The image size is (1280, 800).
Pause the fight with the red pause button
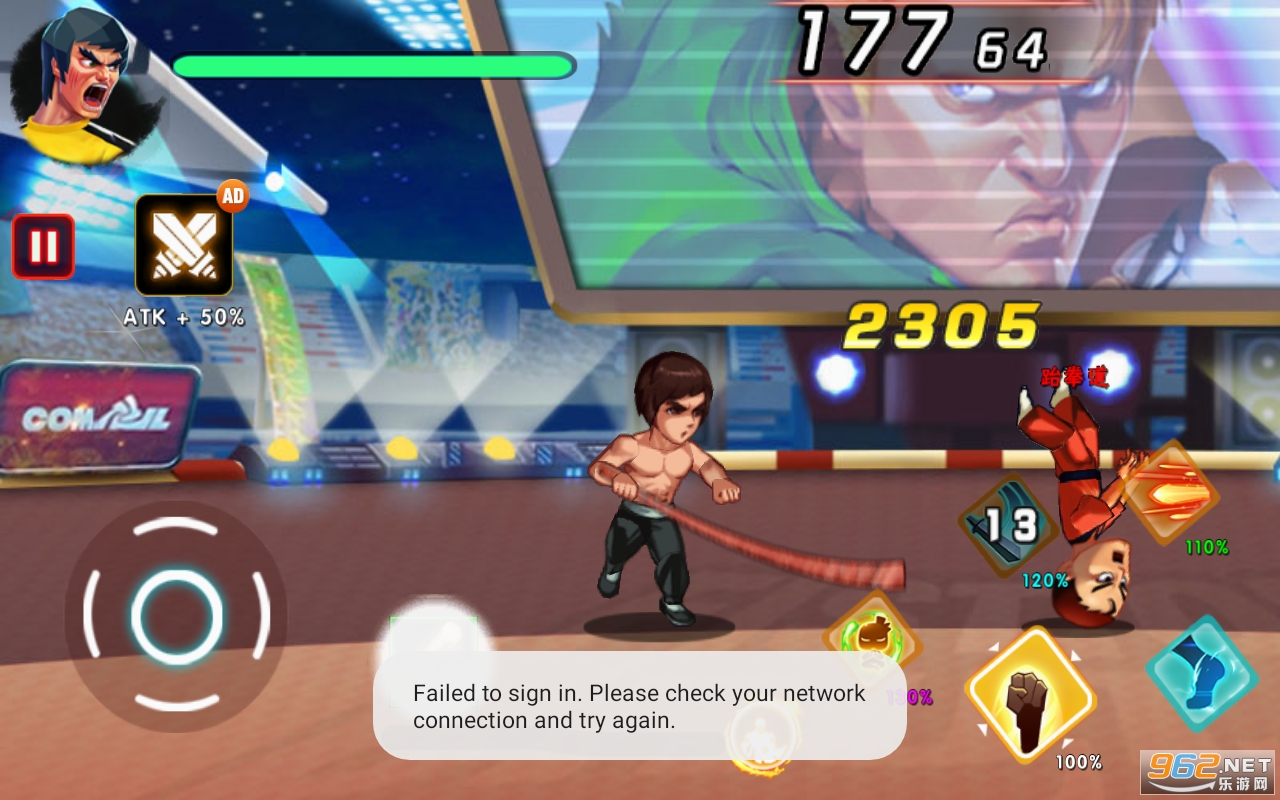(x=43, y=246)
